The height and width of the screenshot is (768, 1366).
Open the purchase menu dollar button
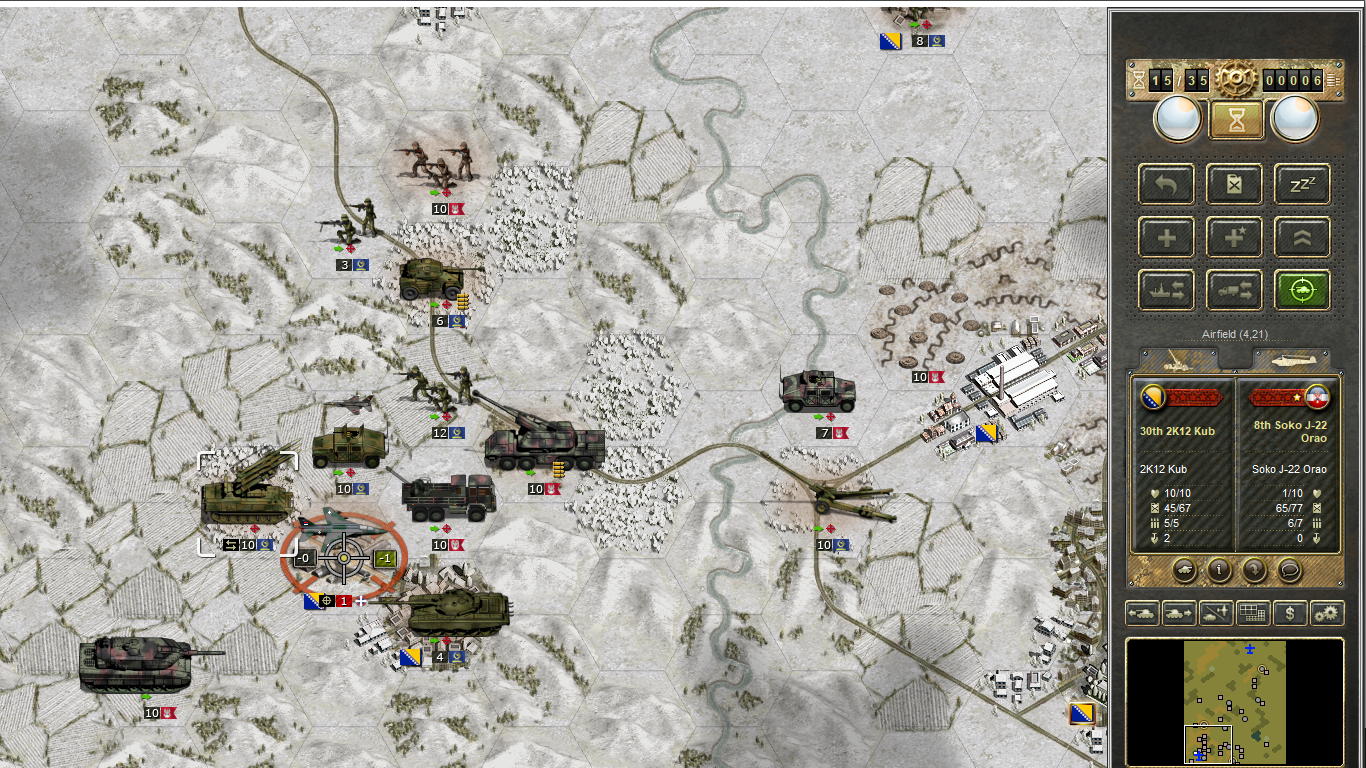tap(1290, 613)
